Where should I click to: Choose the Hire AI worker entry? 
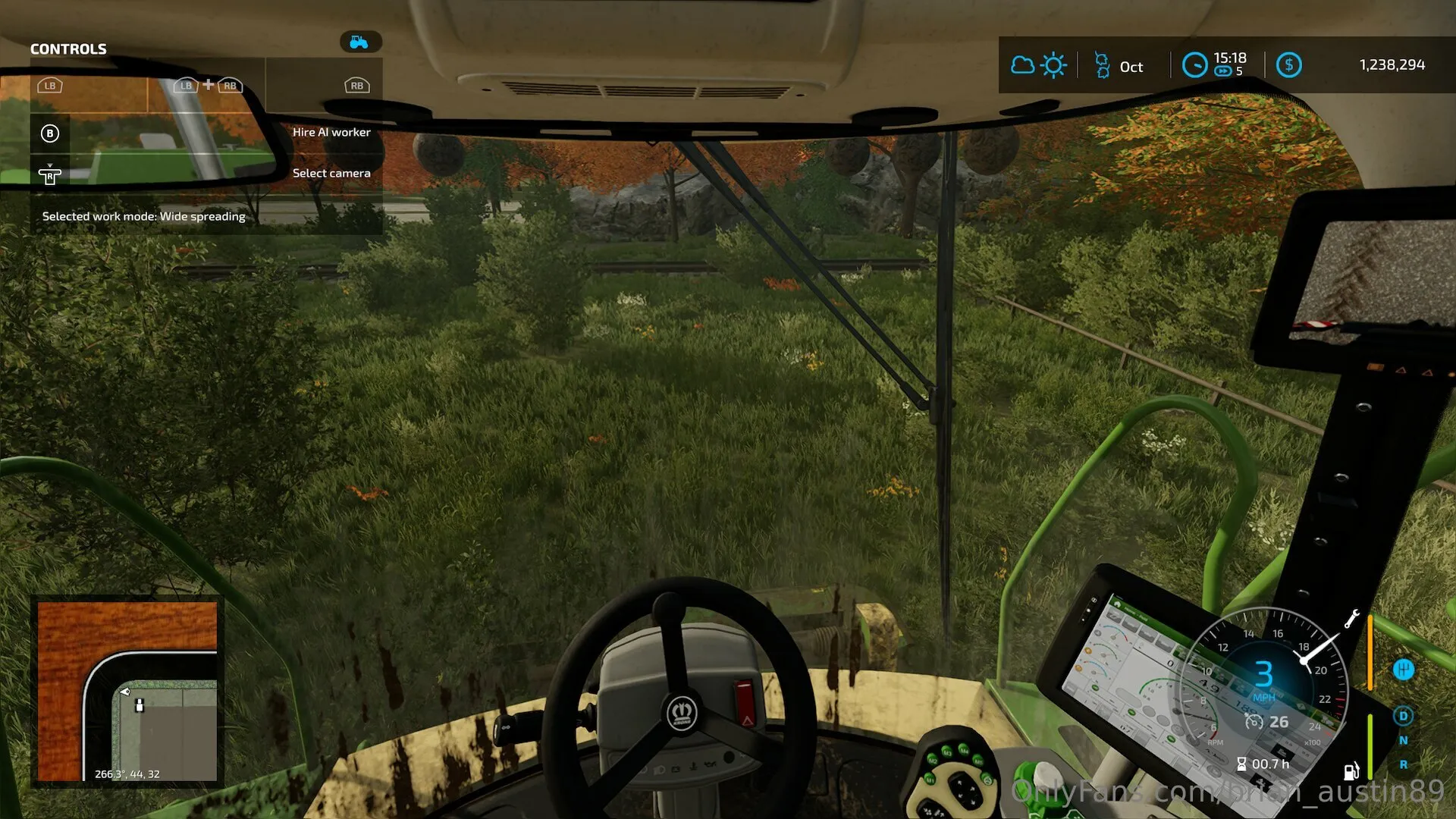331,133
